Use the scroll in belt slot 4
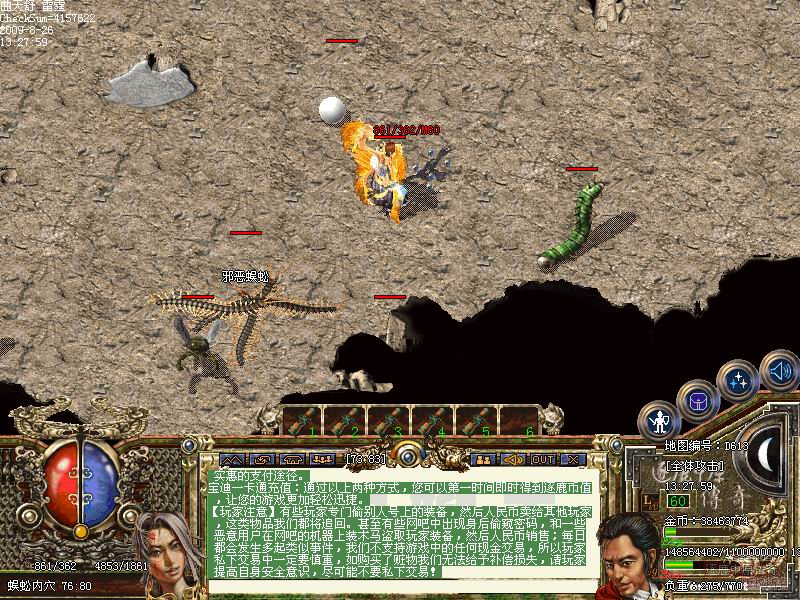The height and width of the screenshot is (600, 800). pyautogui.click(x=432, y=420)
